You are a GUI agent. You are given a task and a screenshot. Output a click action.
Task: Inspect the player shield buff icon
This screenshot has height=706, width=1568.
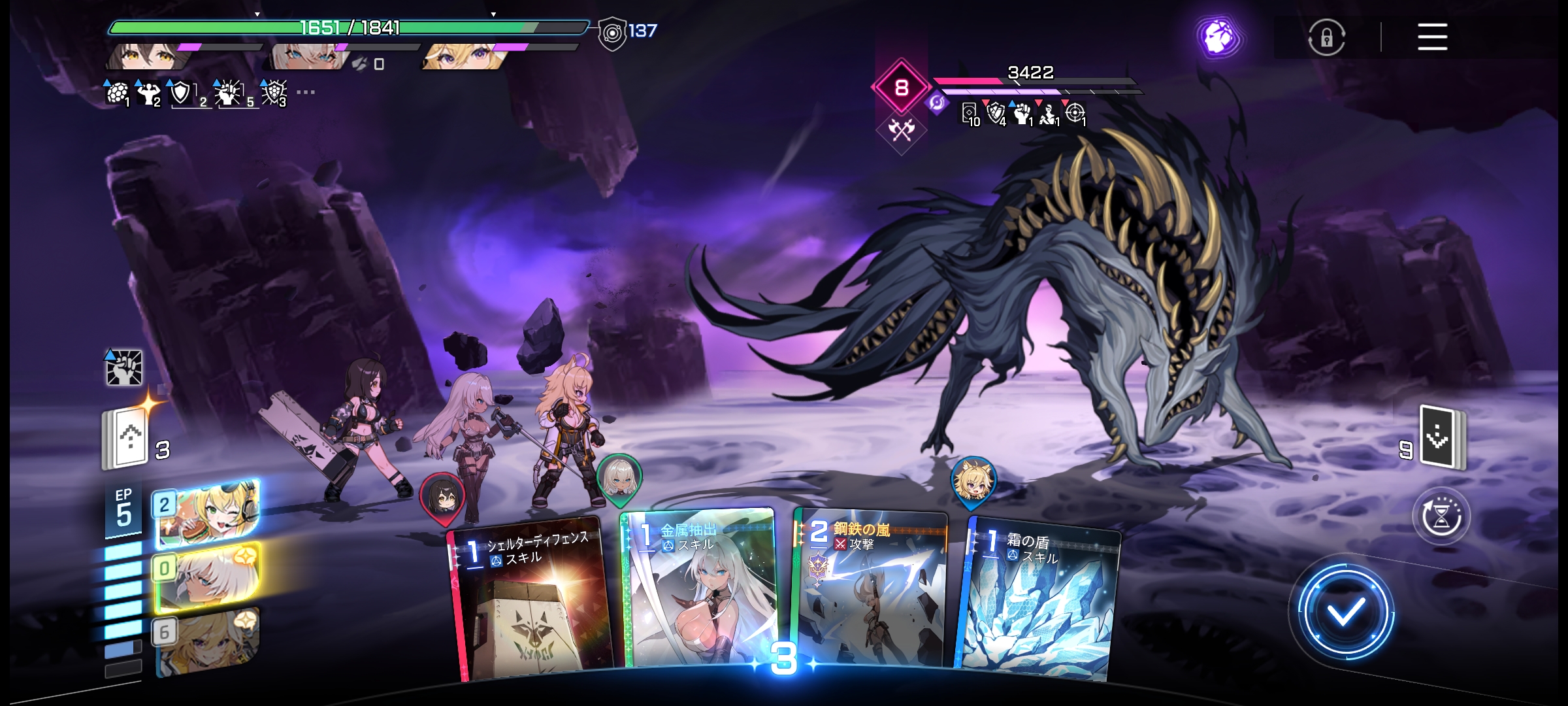(x=180, y=93)
